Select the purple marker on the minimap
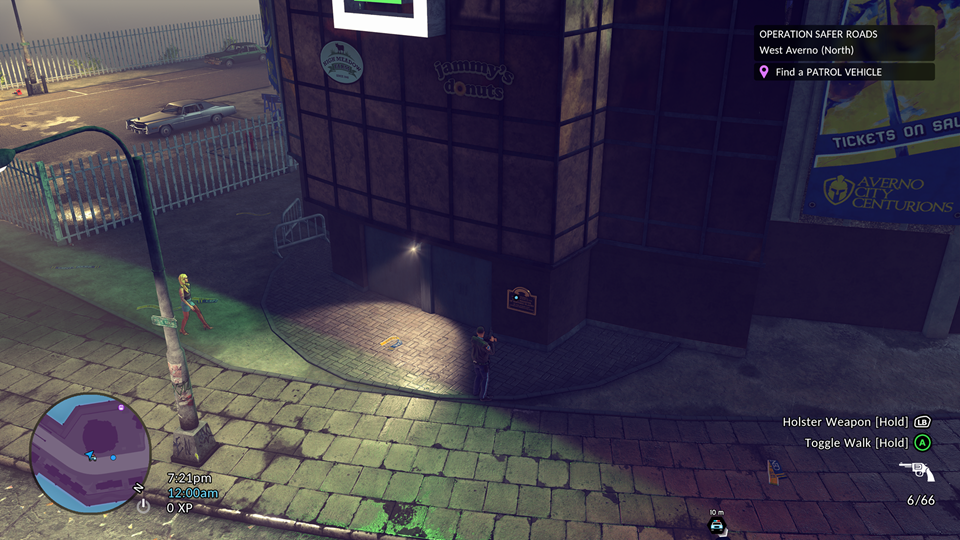The image size is (960, 540). tap(121, 408)
